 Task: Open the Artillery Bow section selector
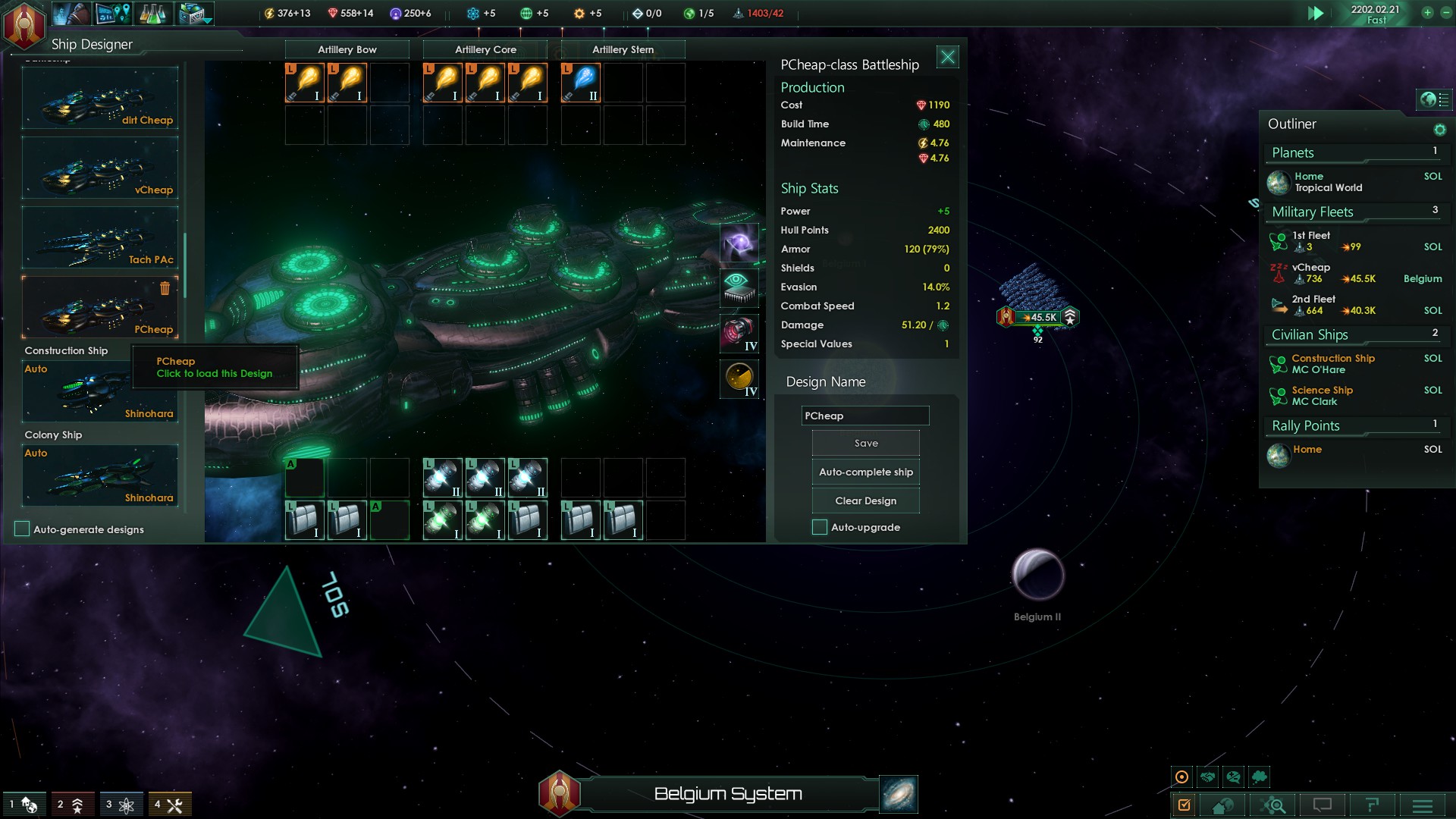(347, 49)
